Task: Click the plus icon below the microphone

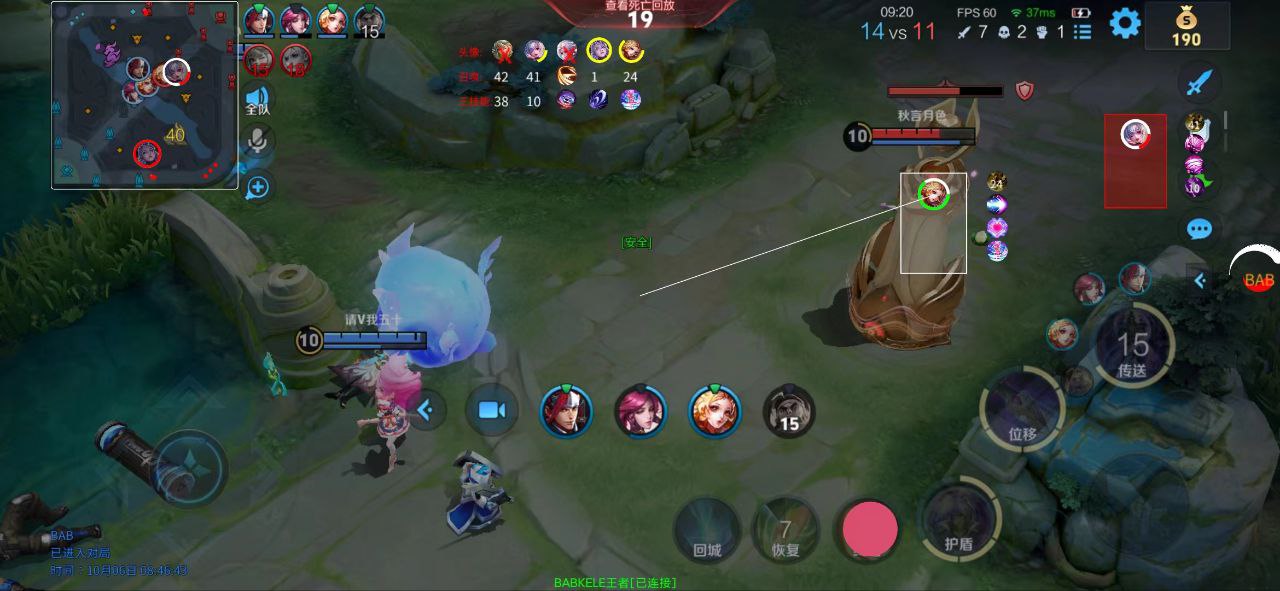Action: click(x=257, y=186)
